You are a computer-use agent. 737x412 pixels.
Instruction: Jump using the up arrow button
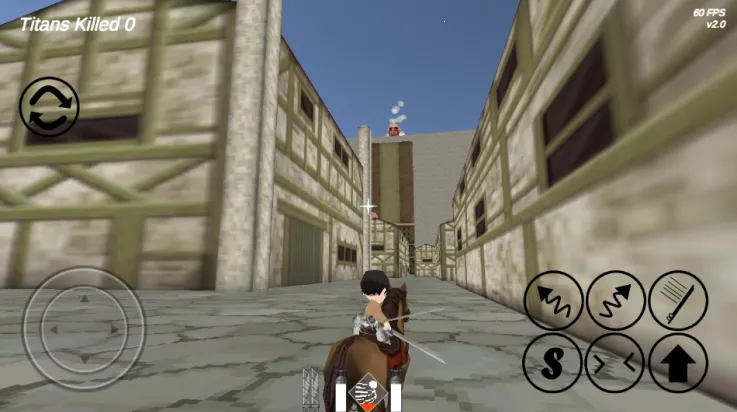pyautogui.click(x=678, y=363)
